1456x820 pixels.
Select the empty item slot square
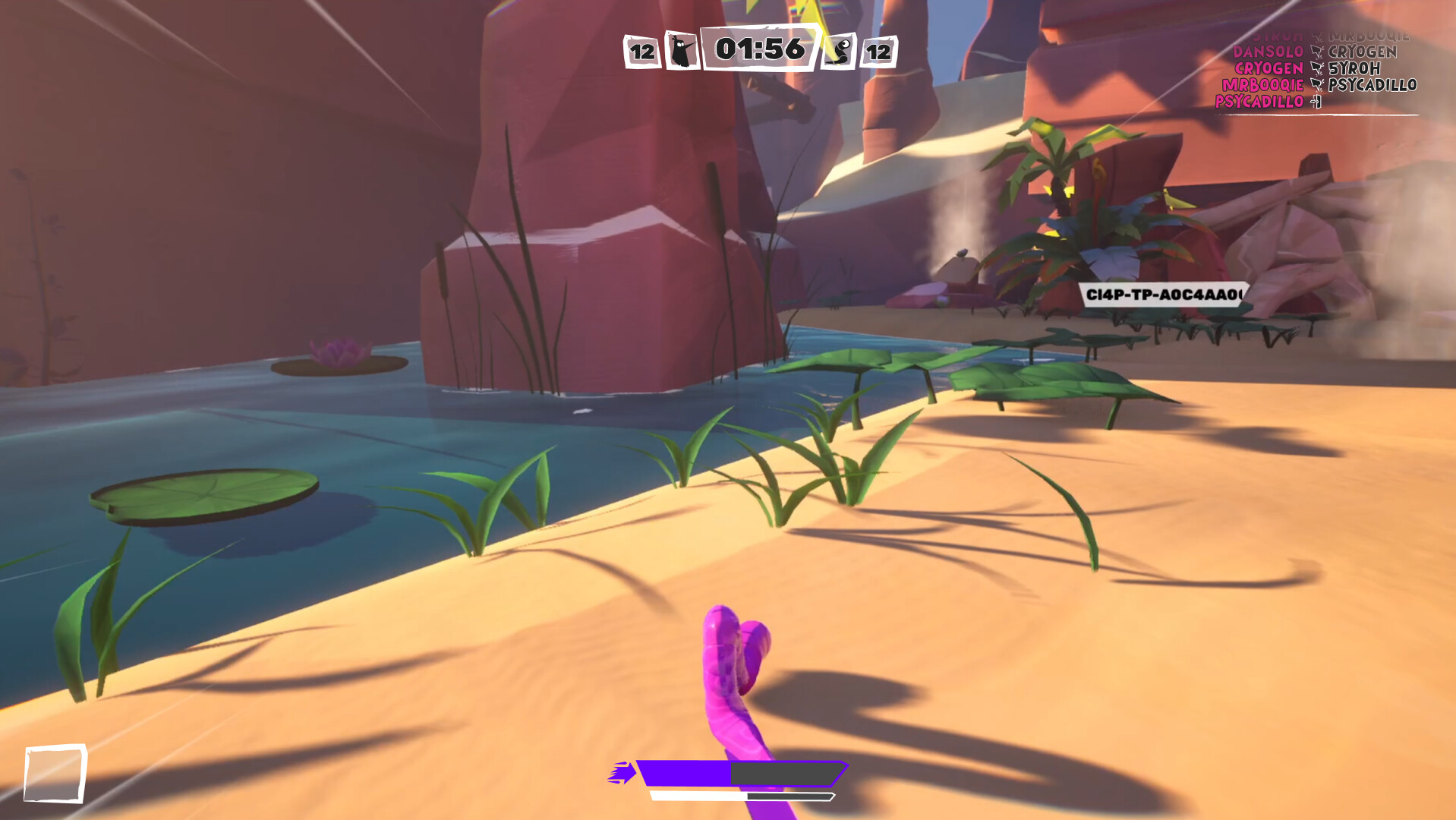(x=55, y=773)
